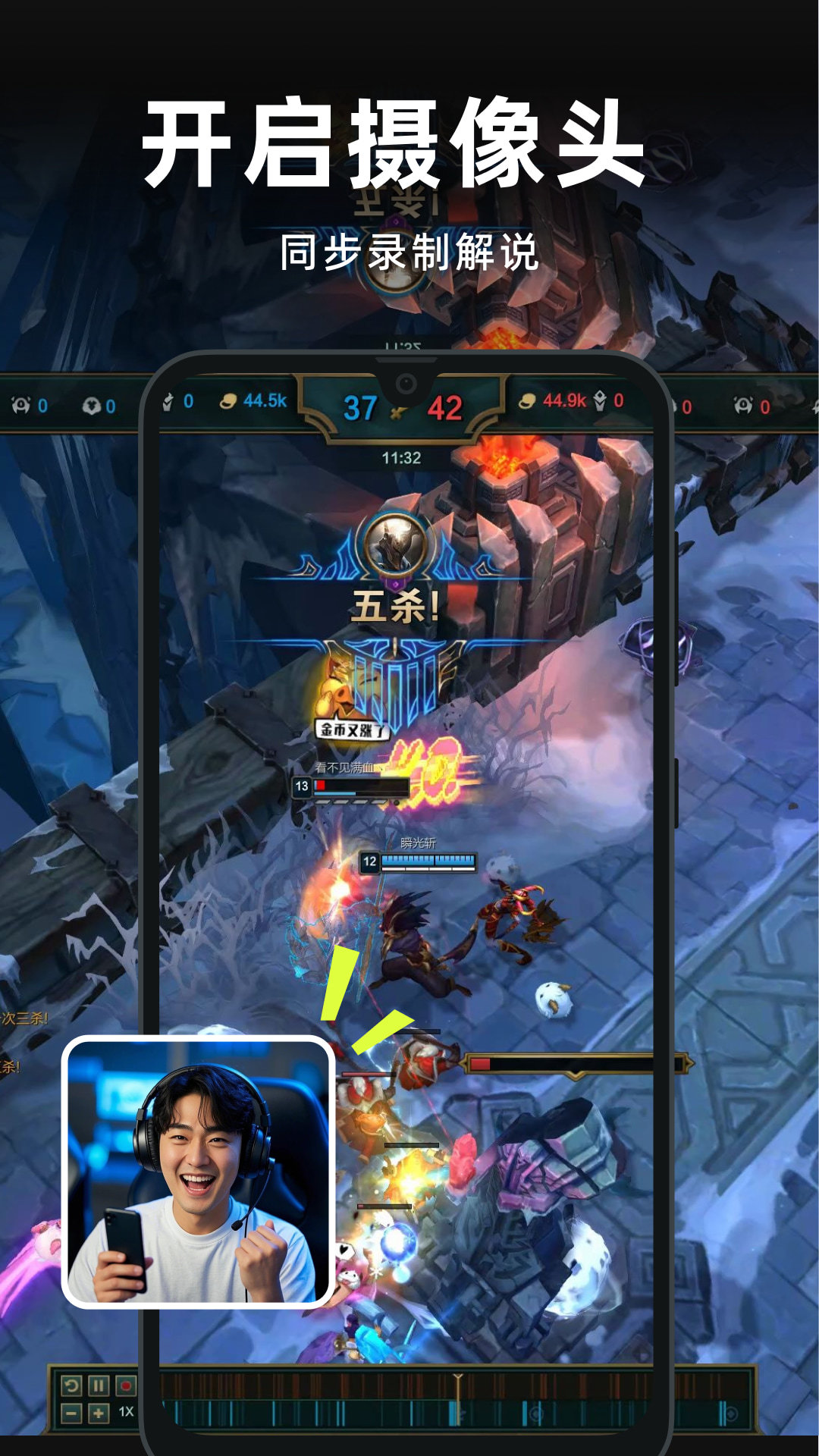Start recording with the red dot button
The width and height of the screenshot is (819, 1456).
pos(126,1386)
